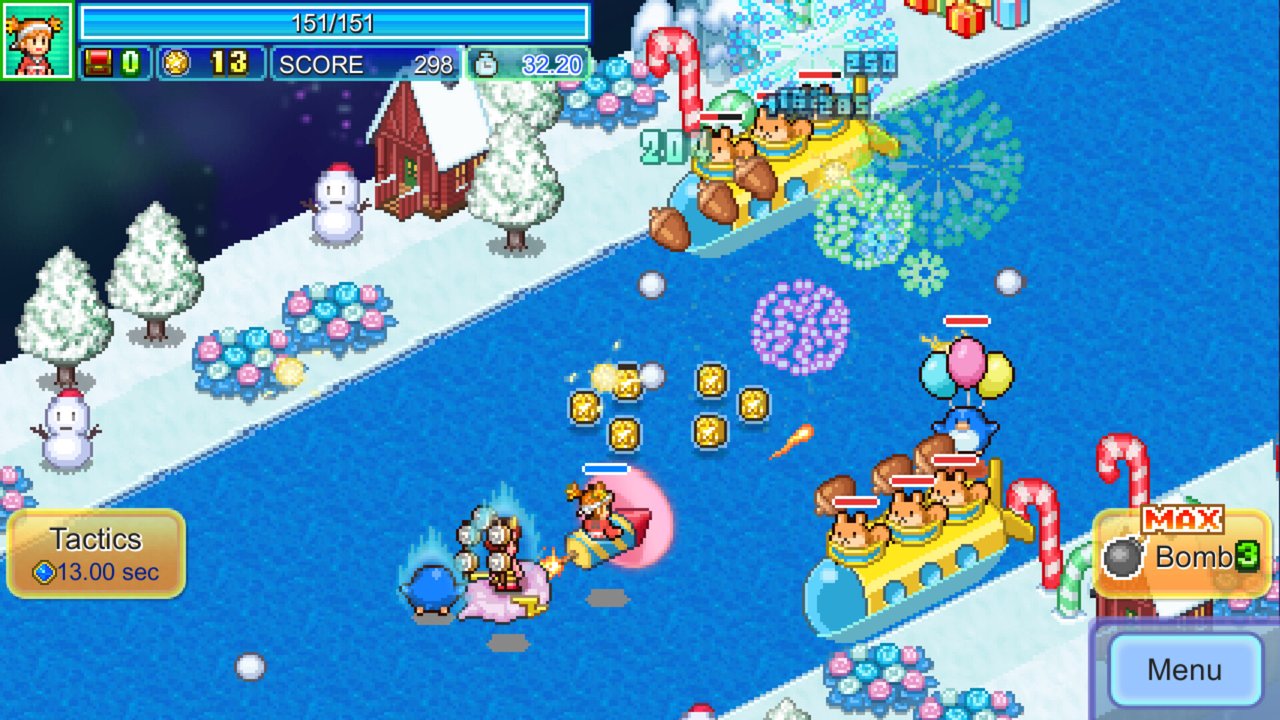Activate the Bomb button

pyautogui.click(x=1181, y=555)
